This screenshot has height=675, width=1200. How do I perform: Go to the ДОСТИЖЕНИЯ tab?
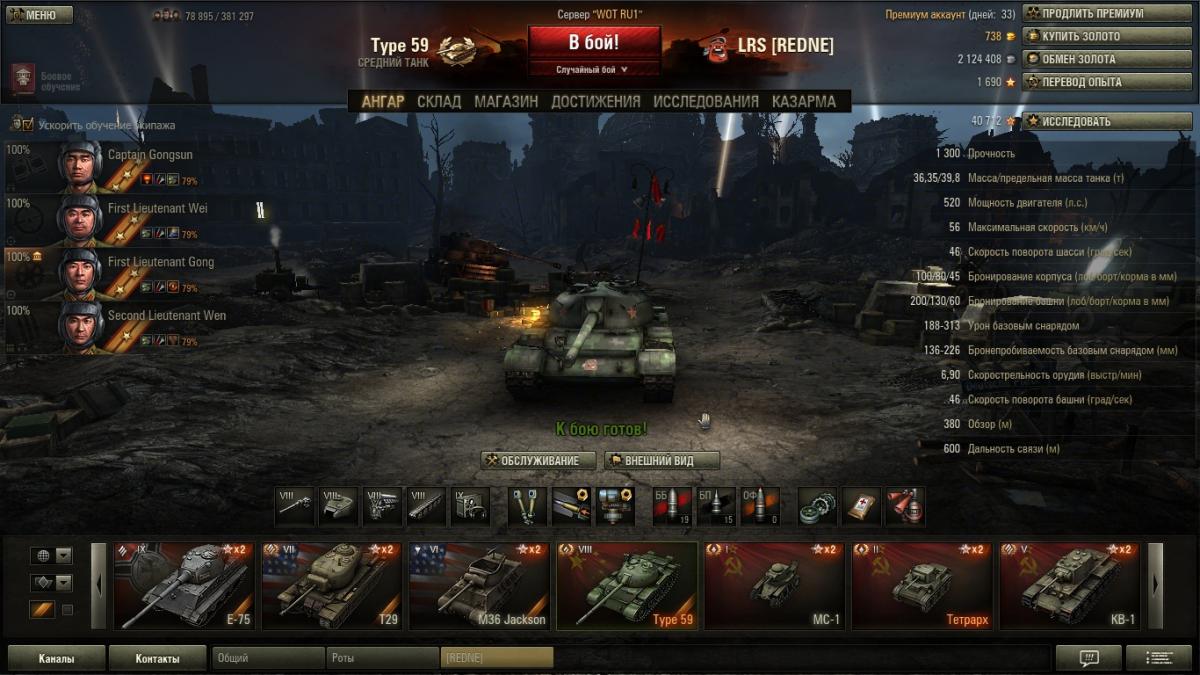[x=595, y=101]
